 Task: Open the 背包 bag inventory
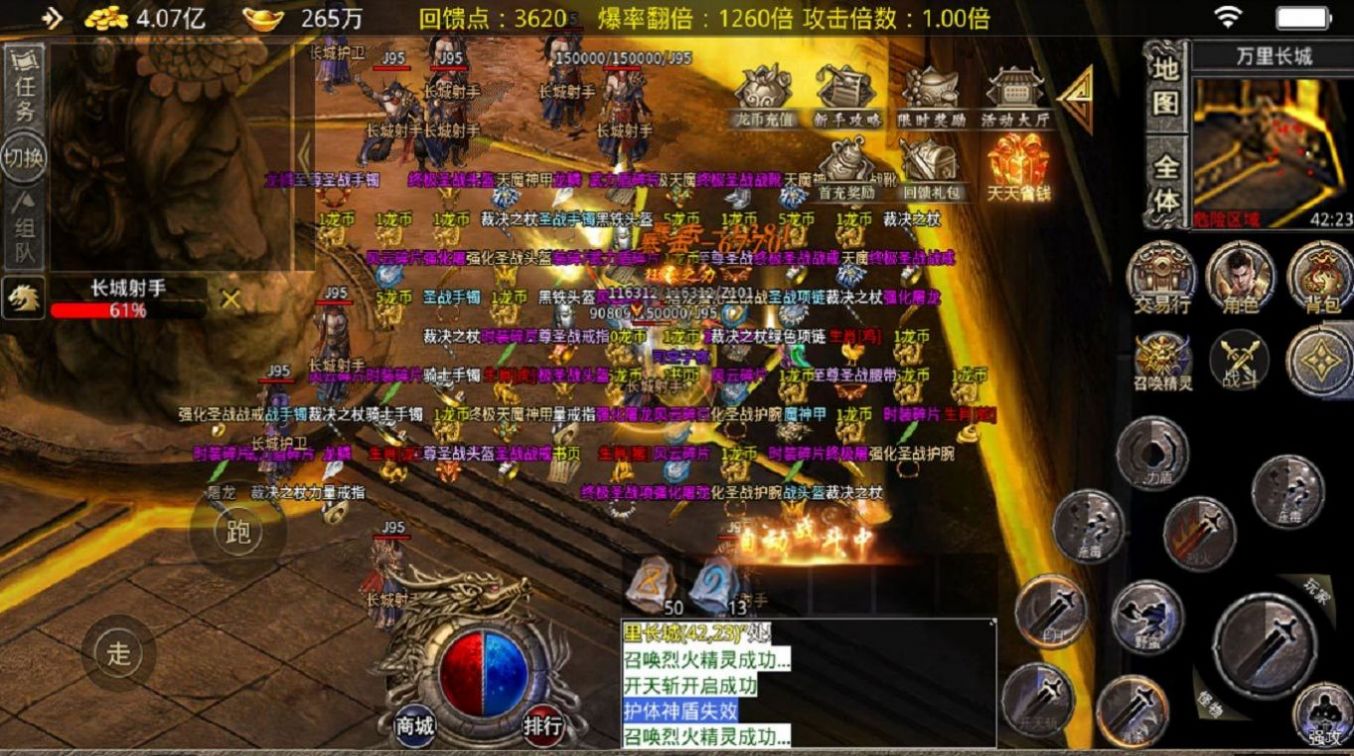coord(1319,277)
